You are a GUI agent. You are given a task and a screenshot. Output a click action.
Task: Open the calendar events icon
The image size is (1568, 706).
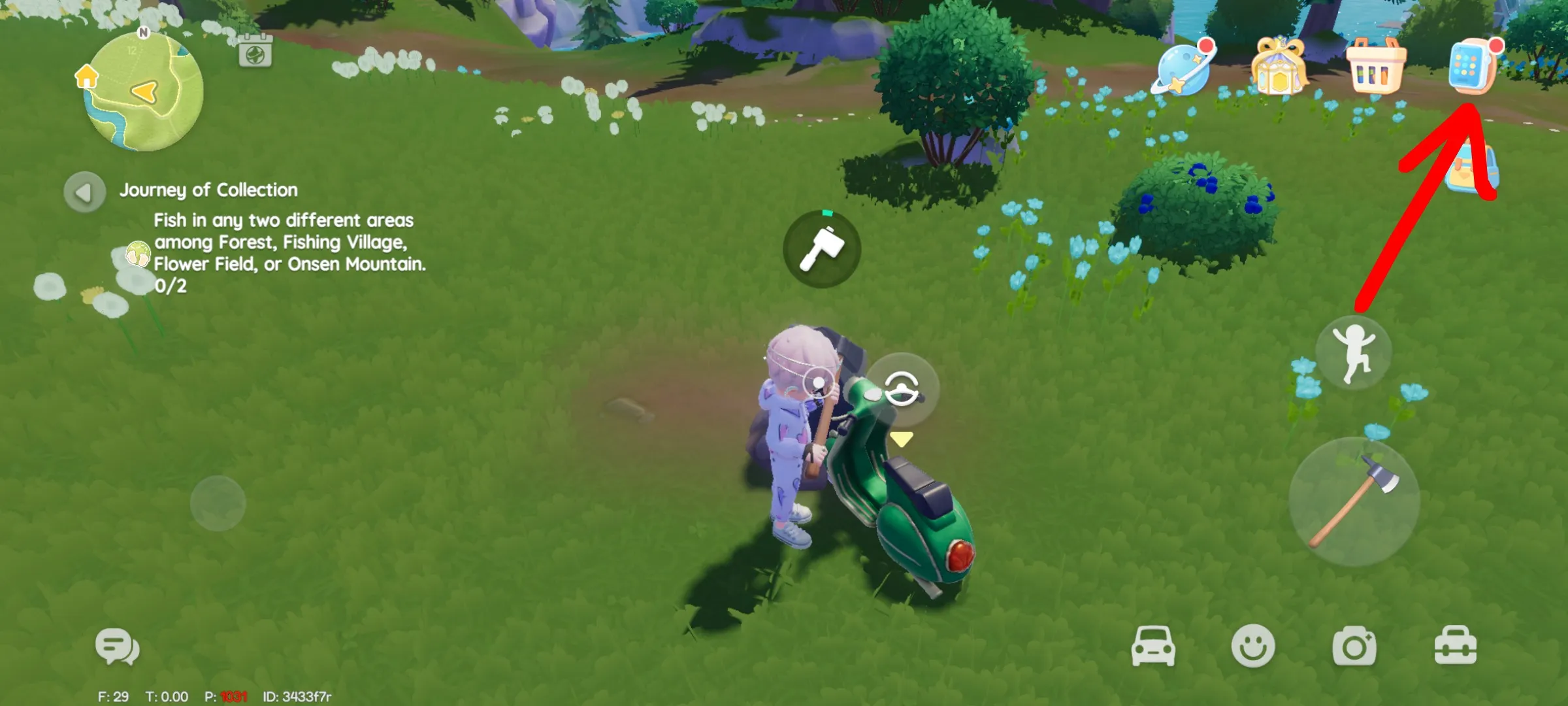click(255, 51)
